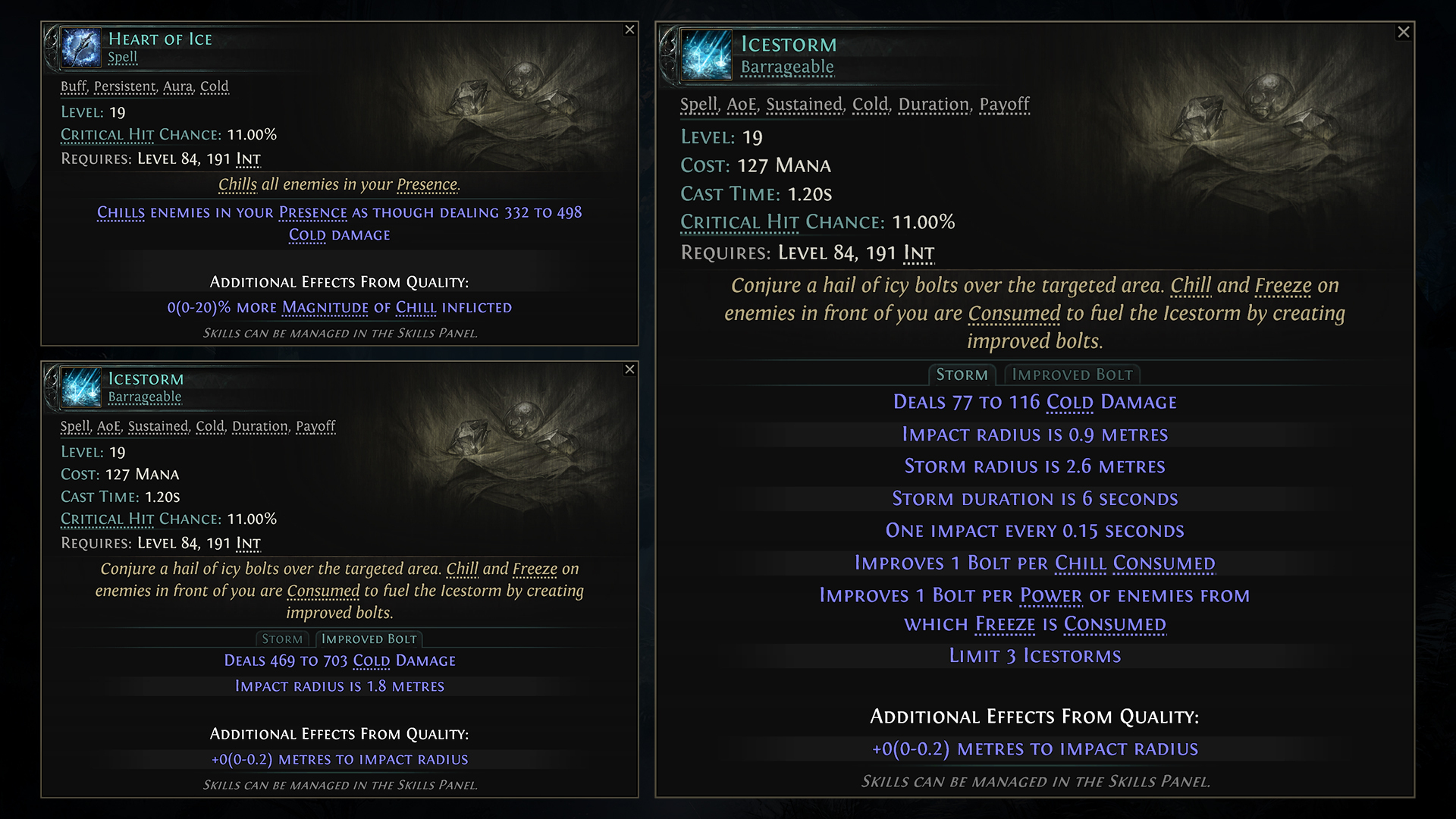Click the Presence link in Heart of Ice description
1456x819 pixels.
tap(428, 184)
